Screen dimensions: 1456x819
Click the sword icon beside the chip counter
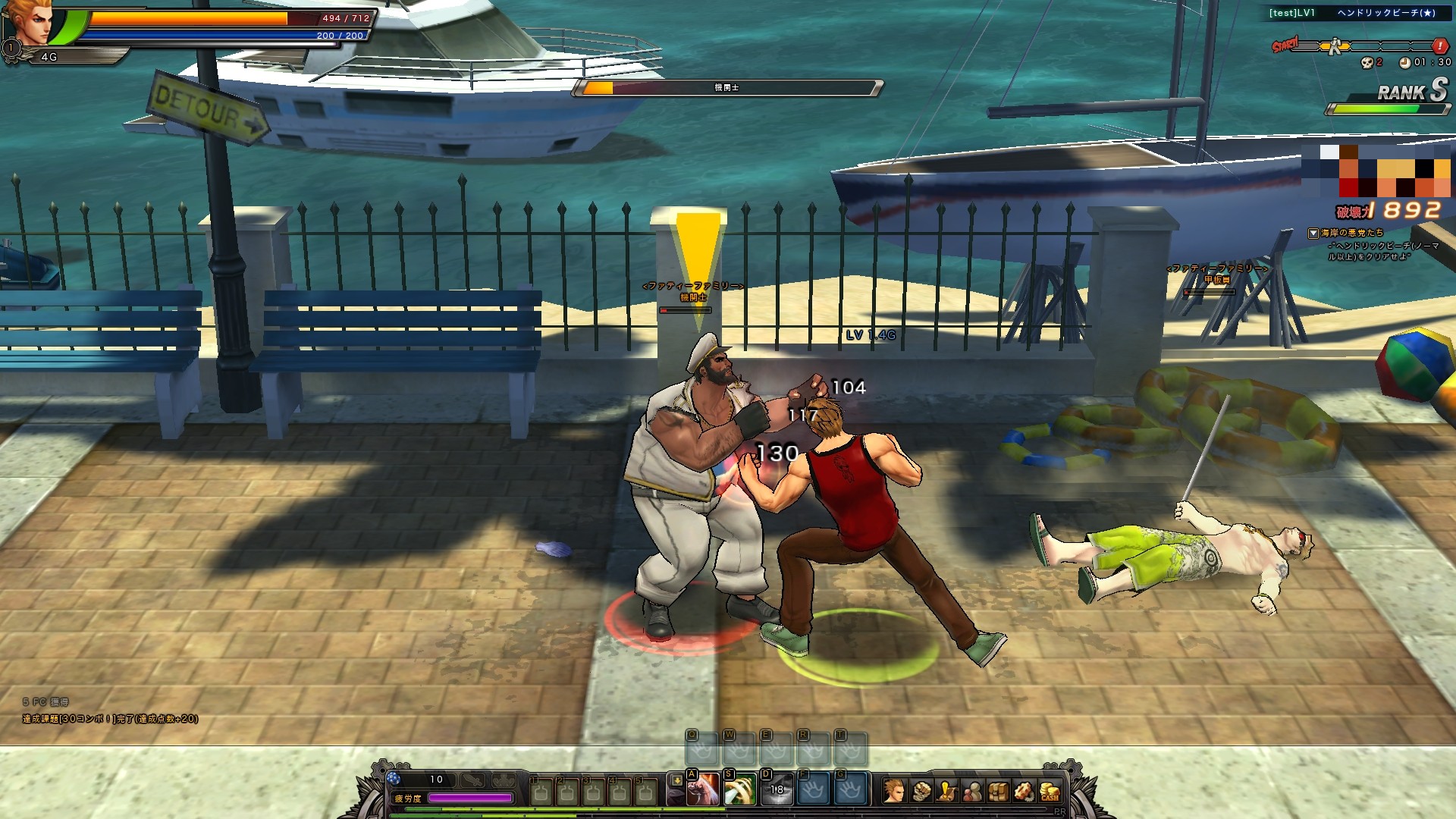coord(472,780)
